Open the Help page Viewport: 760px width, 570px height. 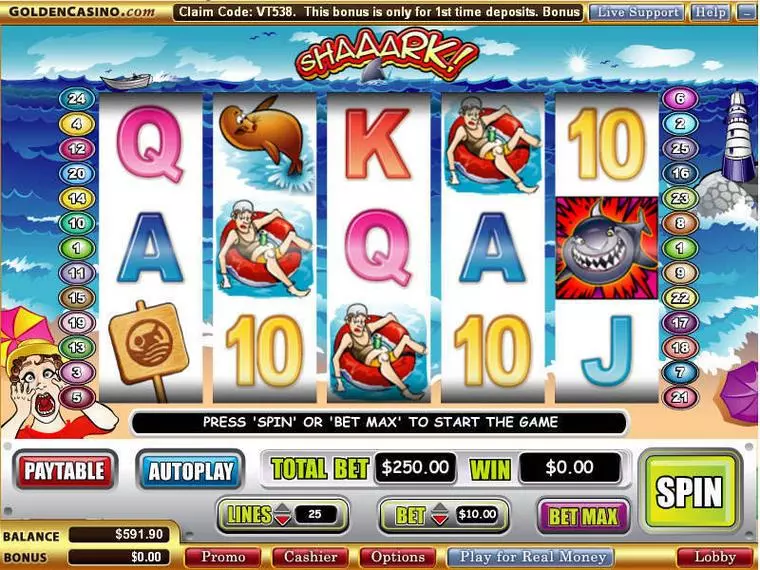click(710, 13)
